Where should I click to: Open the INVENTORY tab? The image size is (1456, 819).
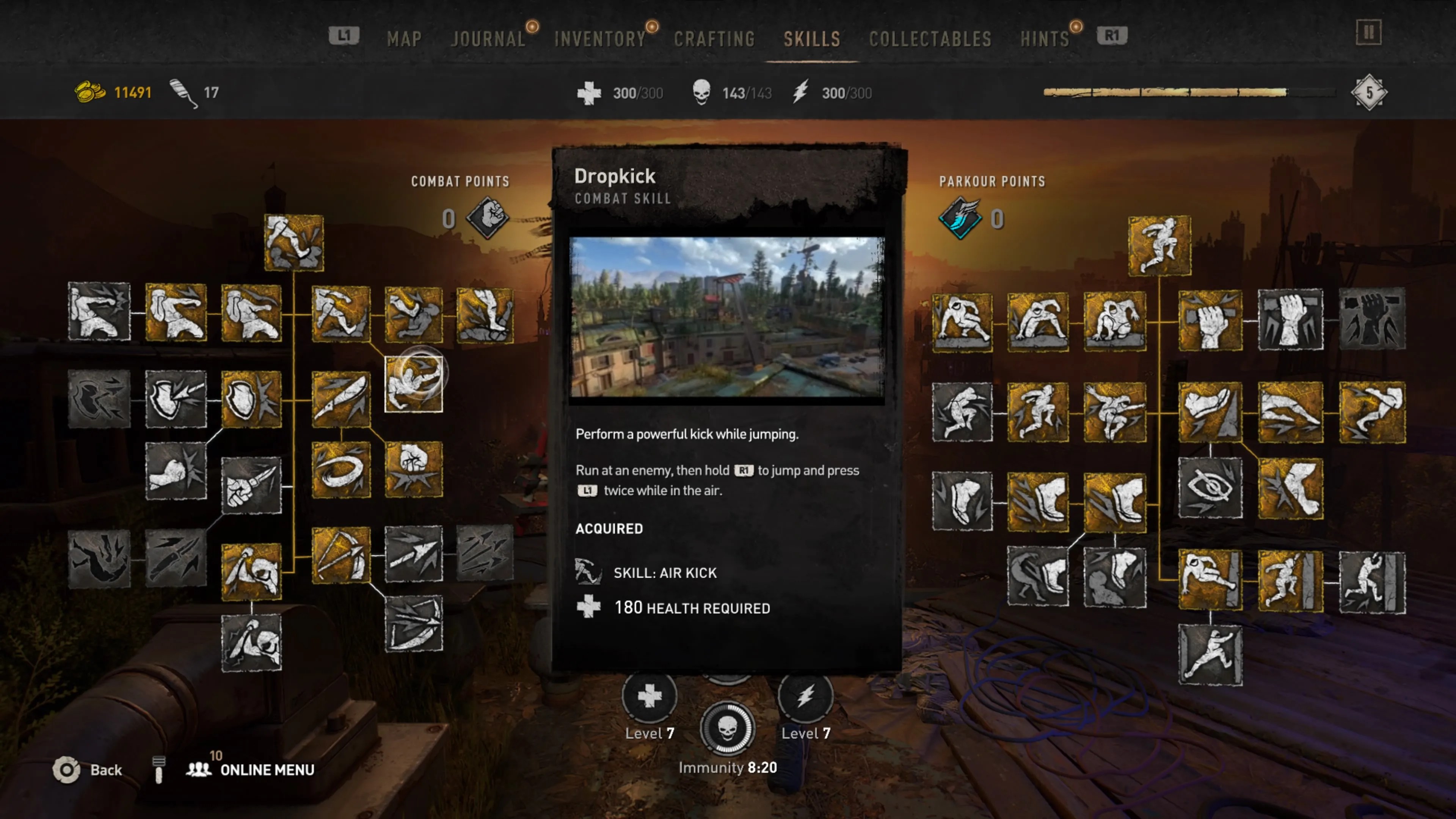[x=600, y=38]
